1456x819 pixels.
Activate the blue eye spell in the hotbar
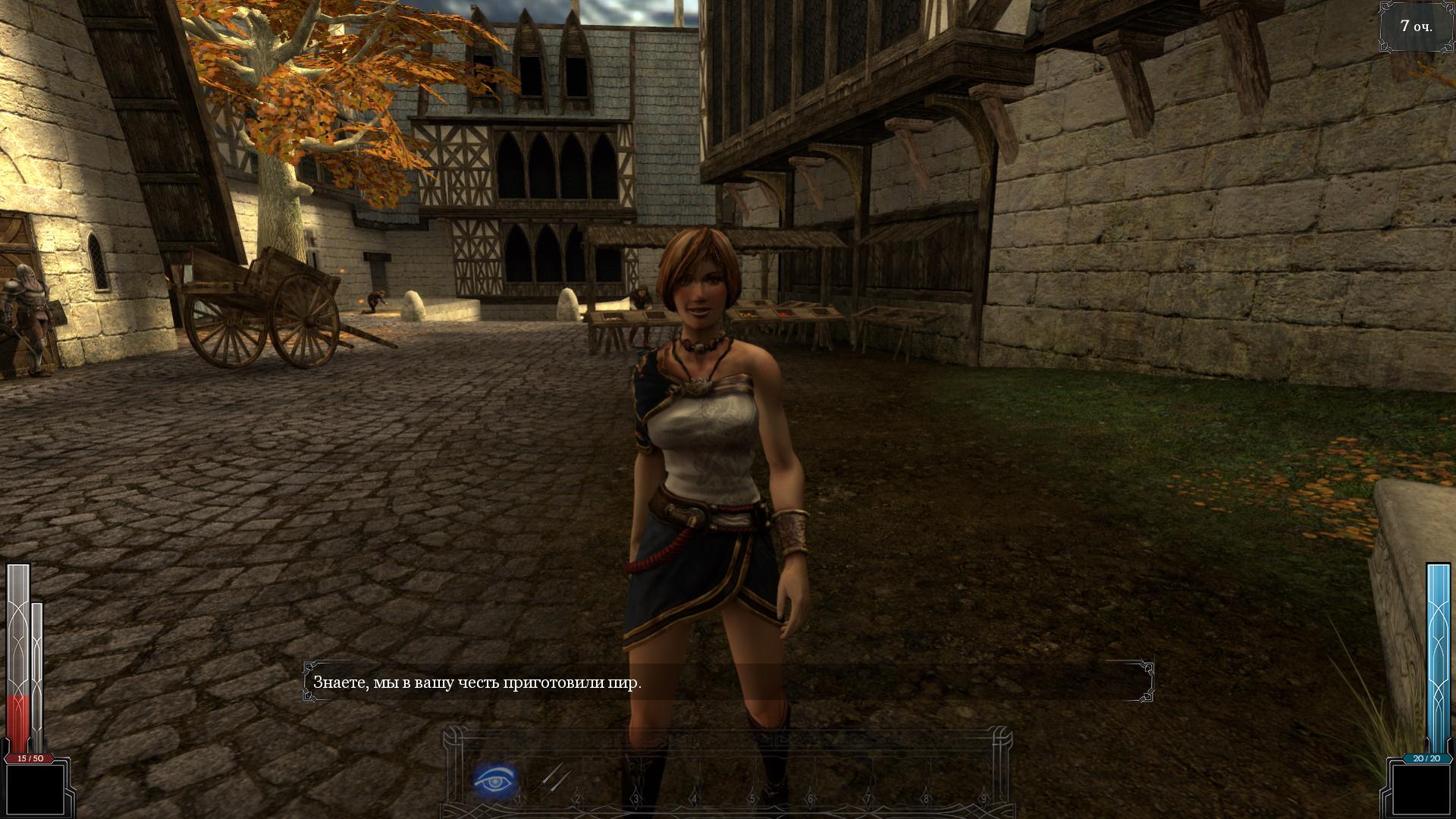click(x=495, y=780)
